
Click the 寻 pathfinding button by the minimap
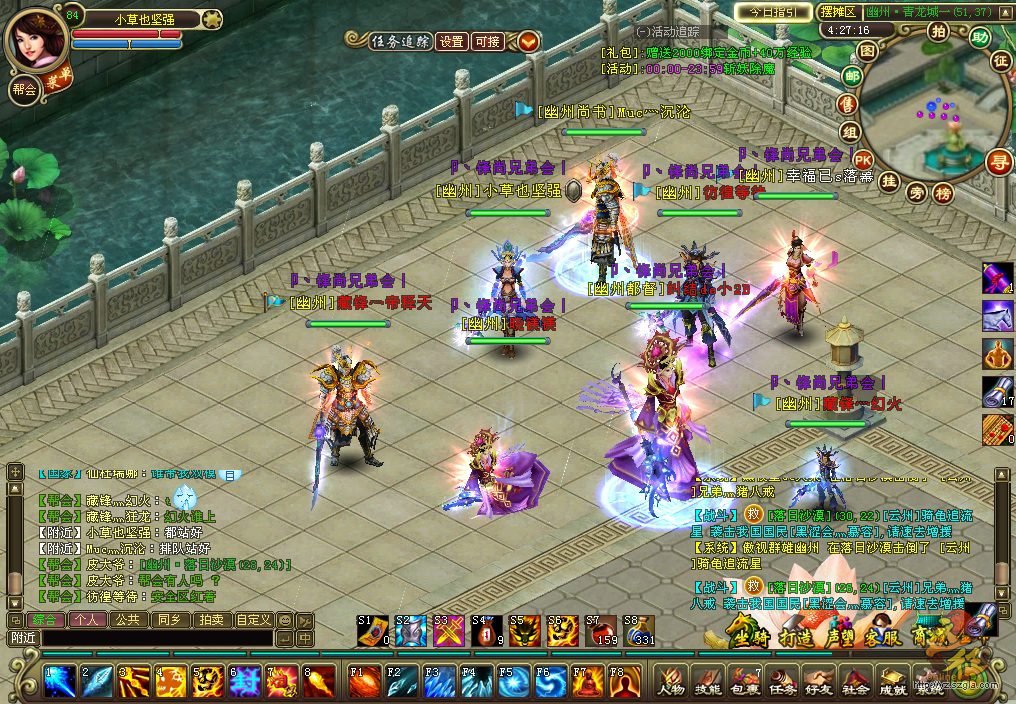pos(997,160)
